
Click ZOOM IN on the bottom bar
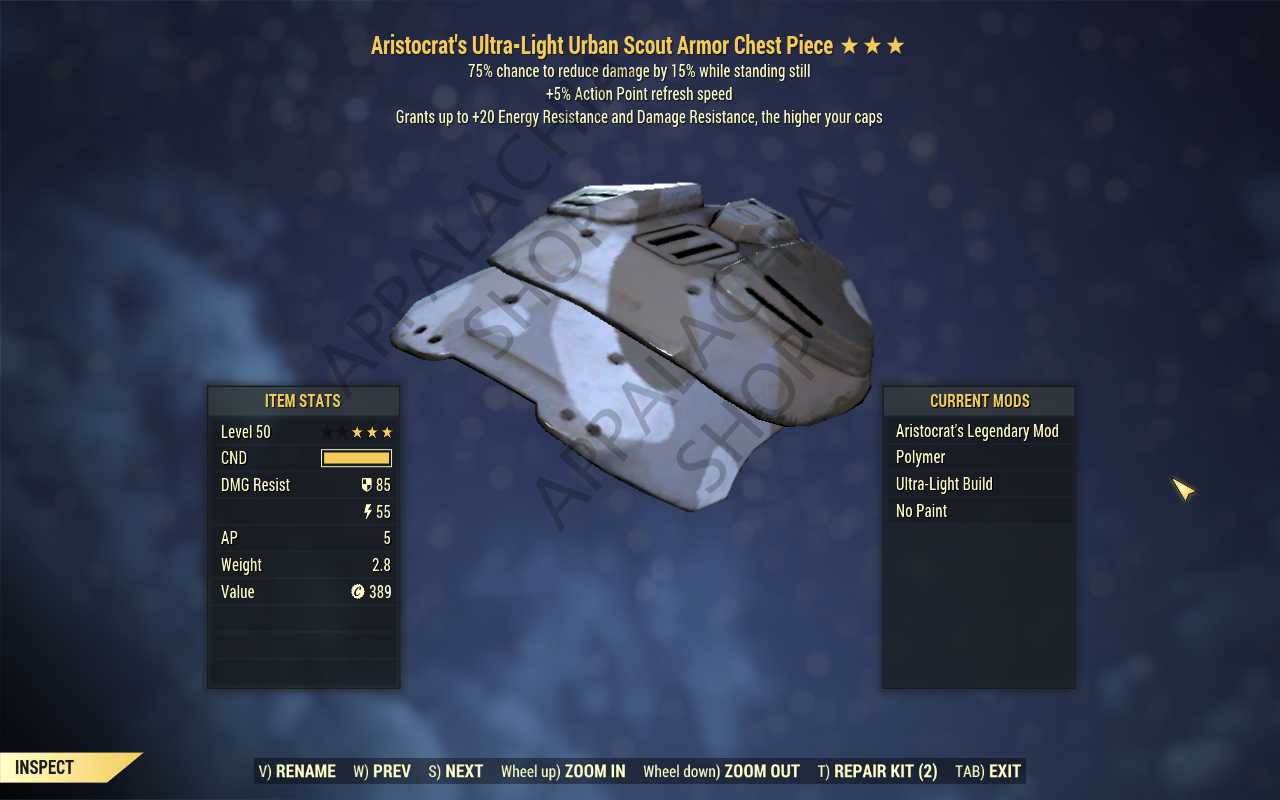click(563, 771)
